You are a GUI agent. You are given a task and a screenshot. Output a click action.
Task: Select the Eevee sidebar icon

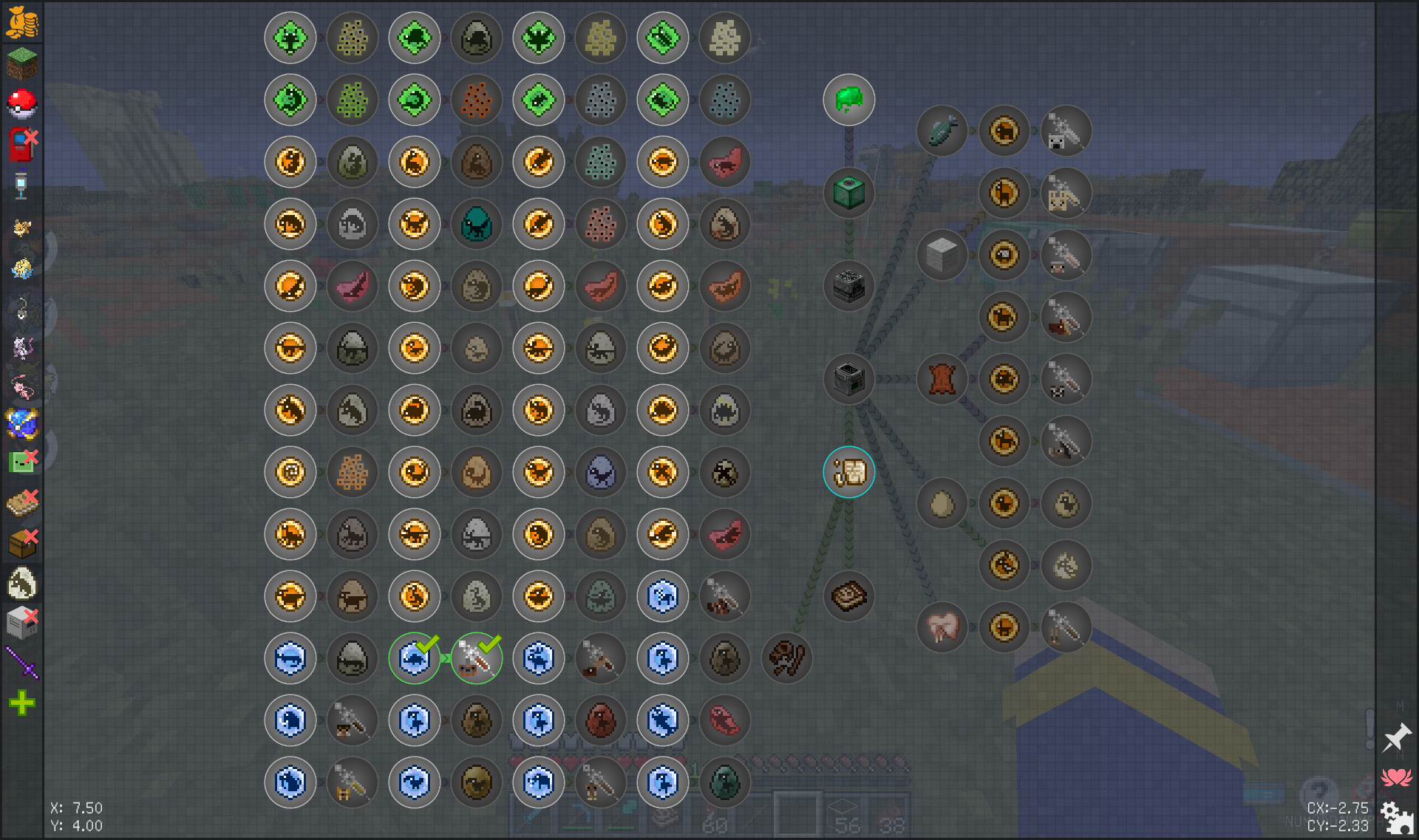coord(22,228)
